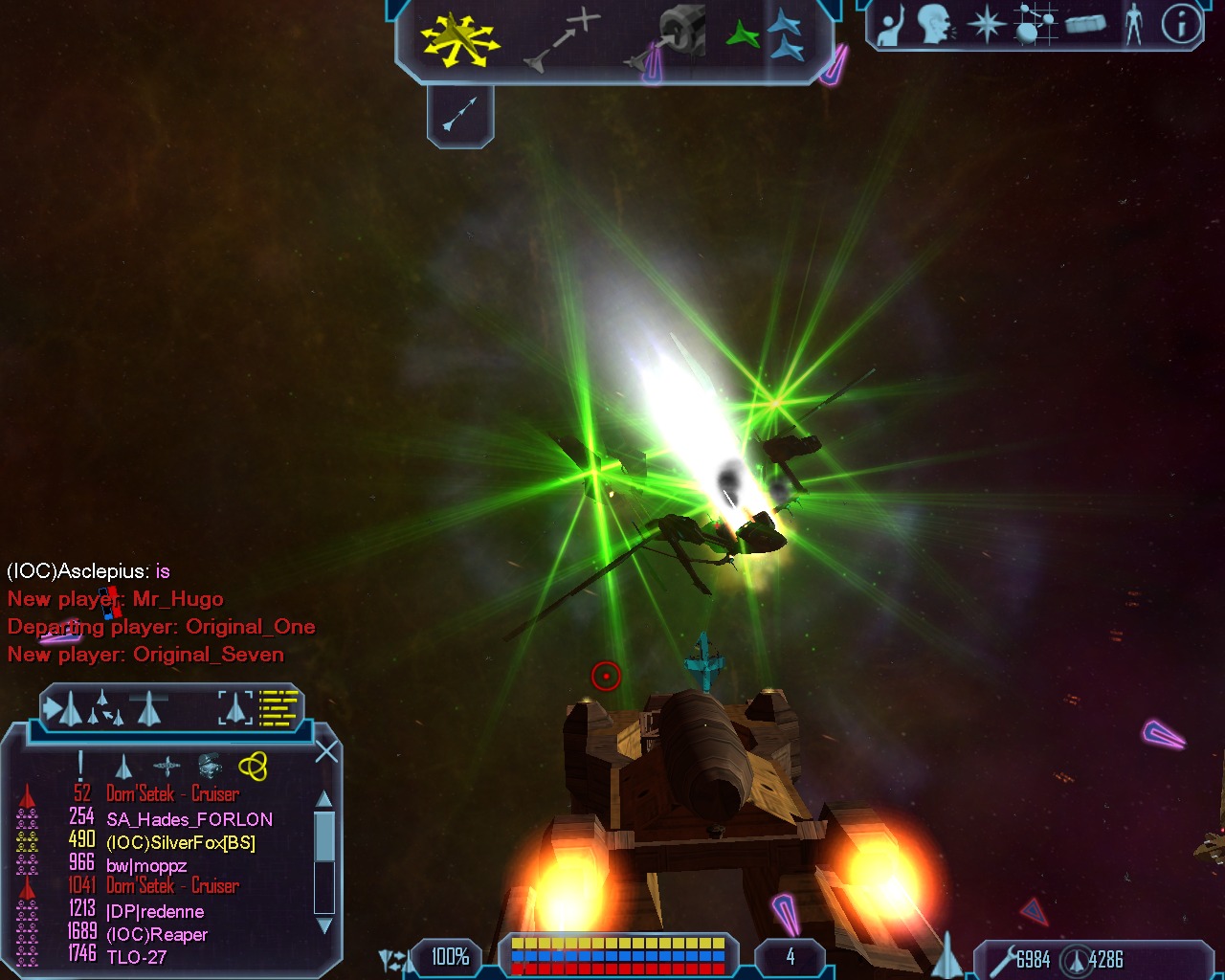Click the eight-pointed star icon
This screenshot has height=980, width=1225.
(986, 25)
